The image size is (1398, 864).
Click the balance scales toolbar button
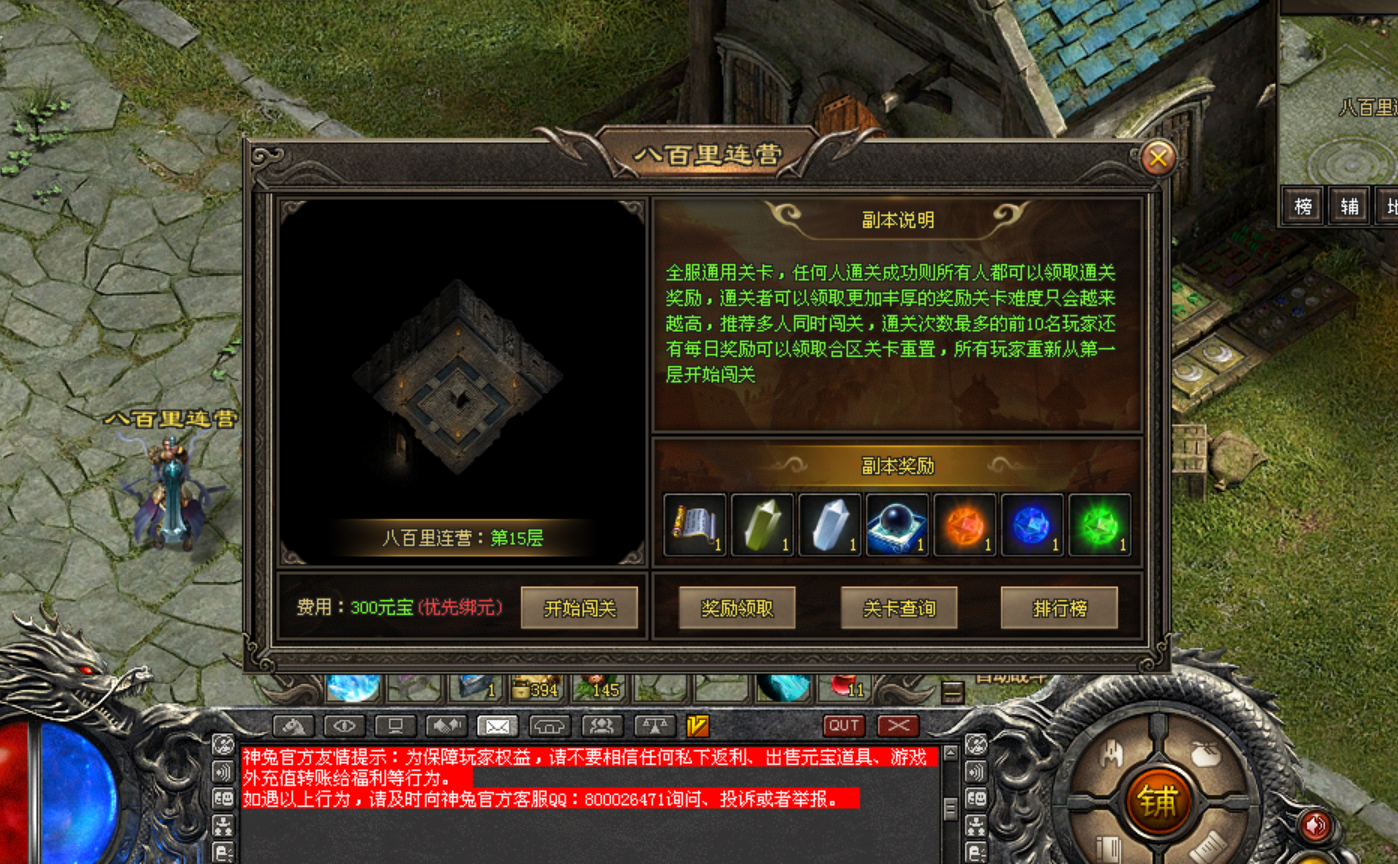pyautogui.click(x=653, y=726)
